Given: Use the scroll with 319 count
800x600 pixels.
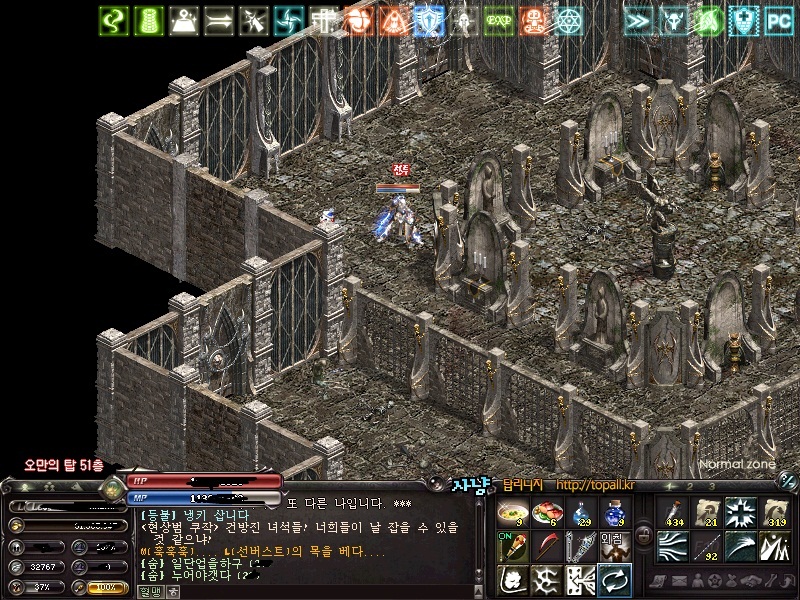Looking at the screenshot, I should (x=773, y=514).
